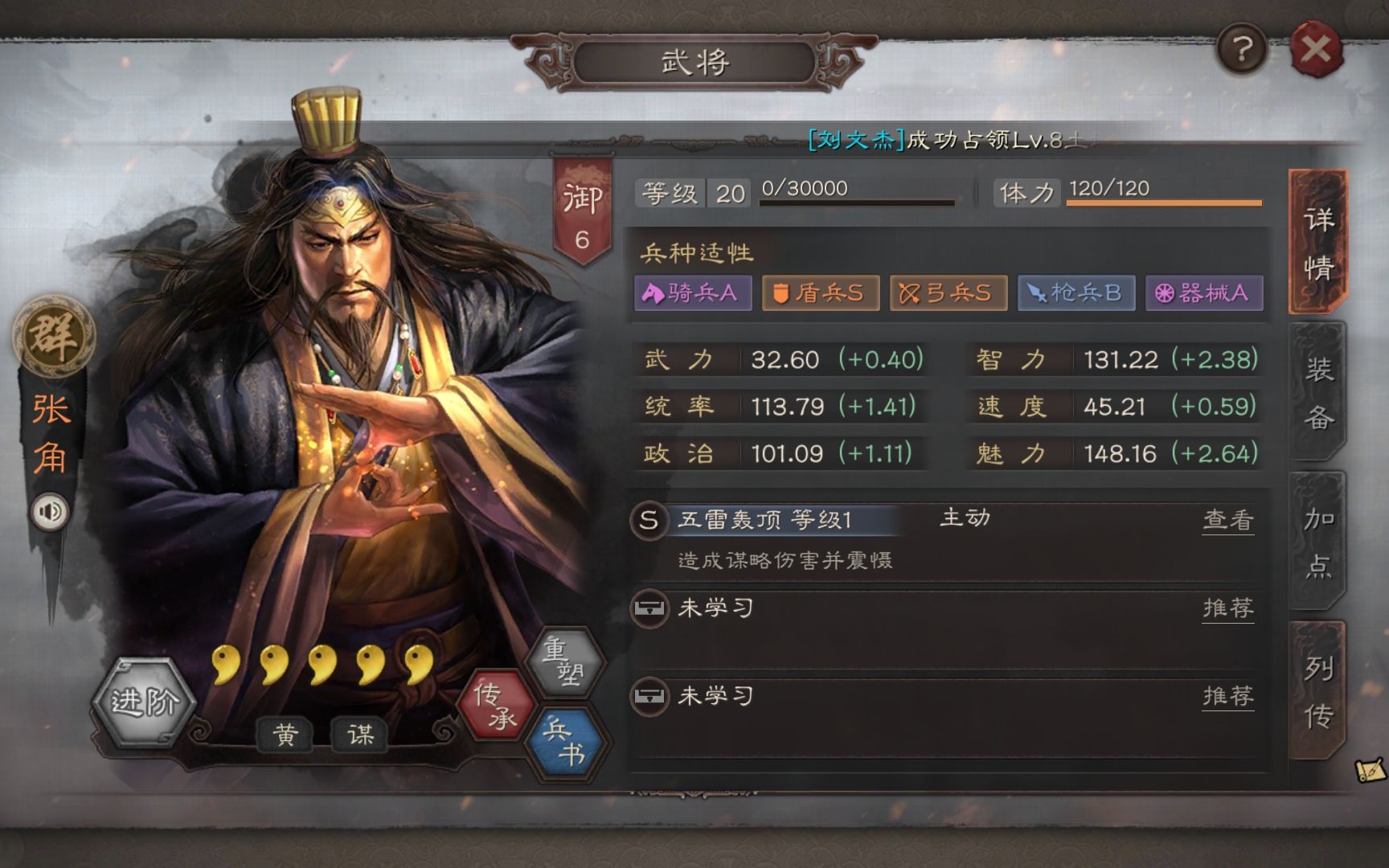Select the 骑兵A cavalry aptitude badge

[x=693, y=293]
